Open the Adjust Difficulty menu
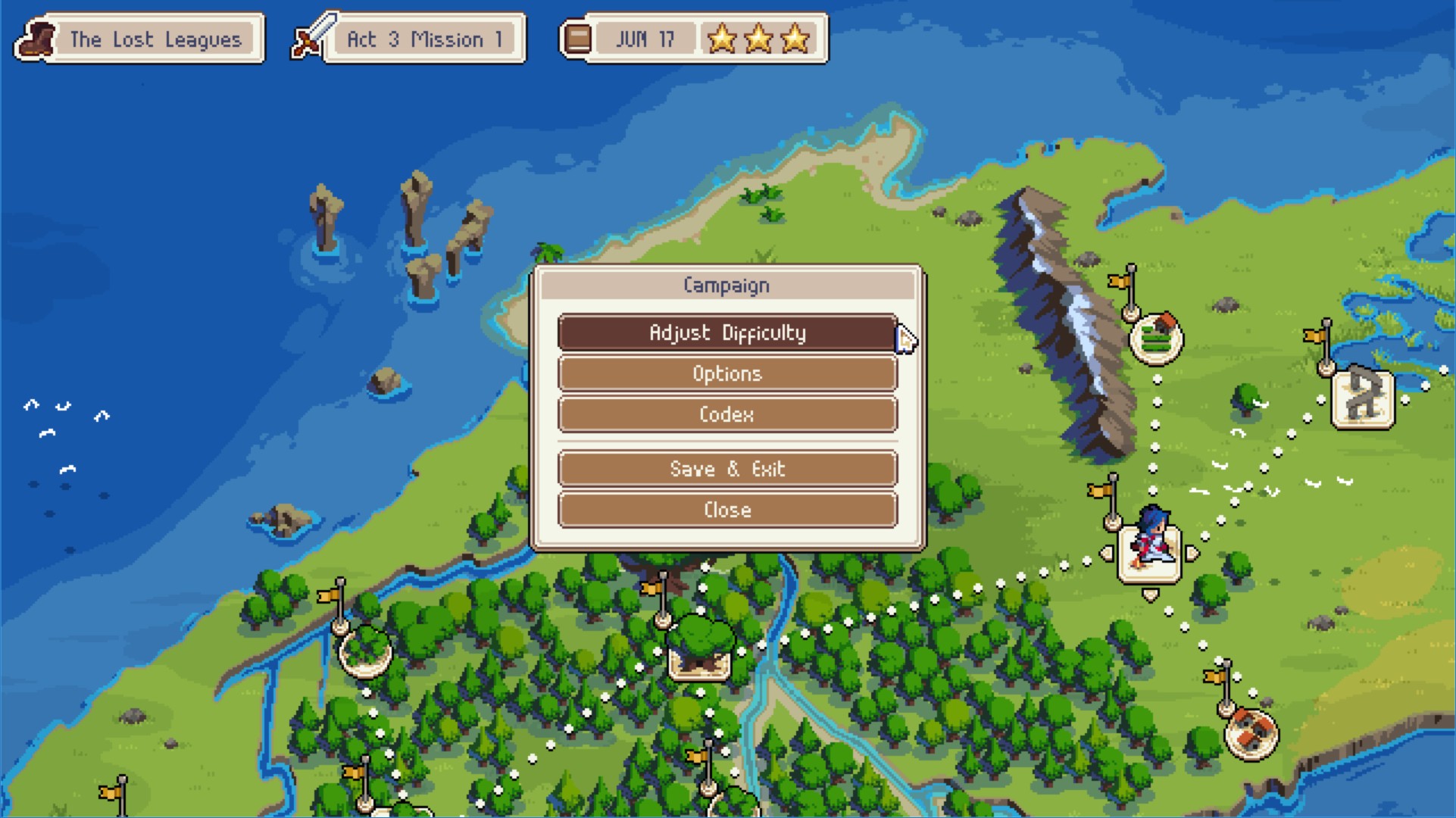Screen dimensions: 1456x818 point(727,332)
